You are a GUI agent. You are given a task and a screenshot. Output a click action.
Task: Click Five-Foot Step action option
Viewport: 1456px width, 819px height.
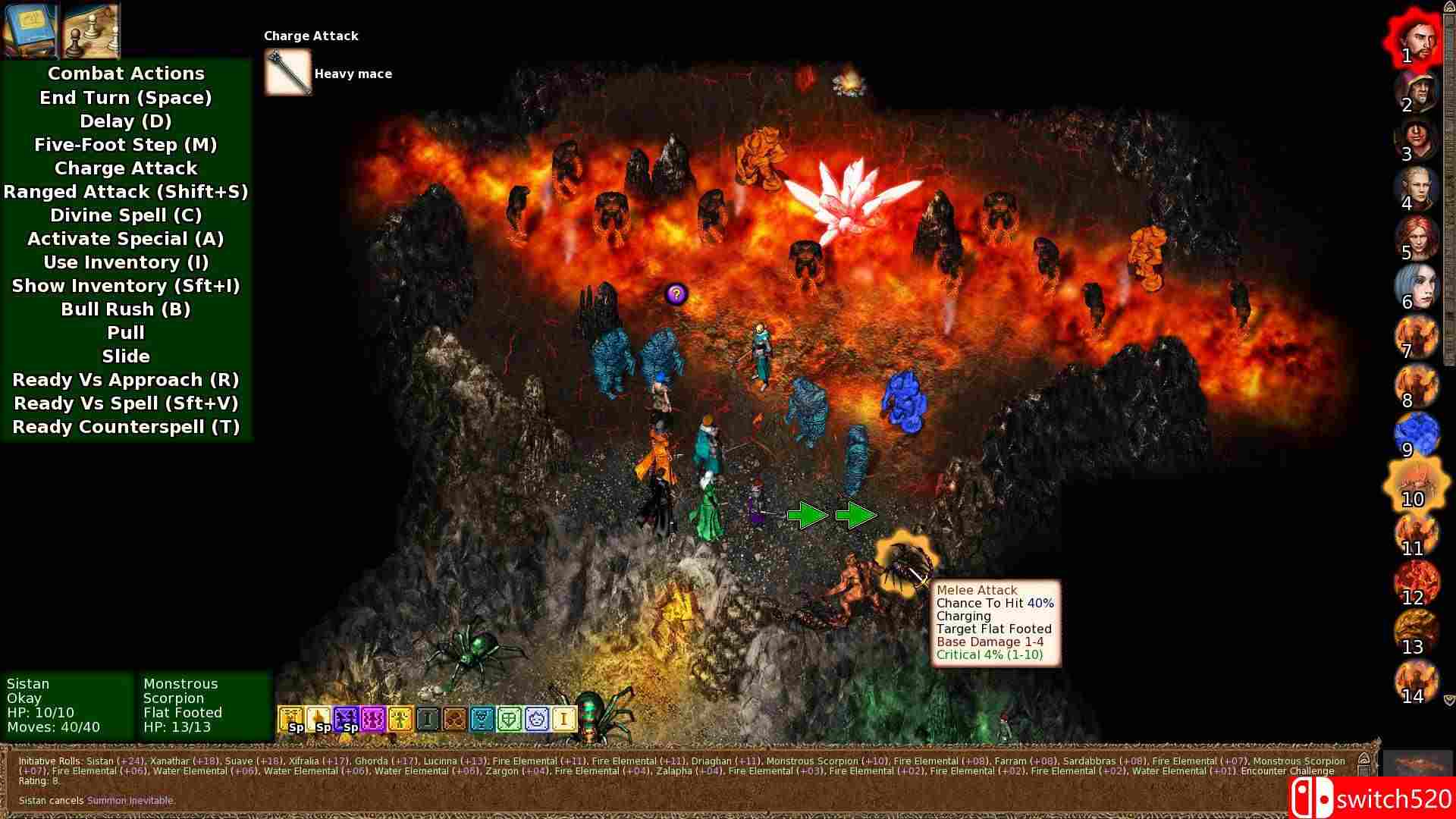click(126, 144)
